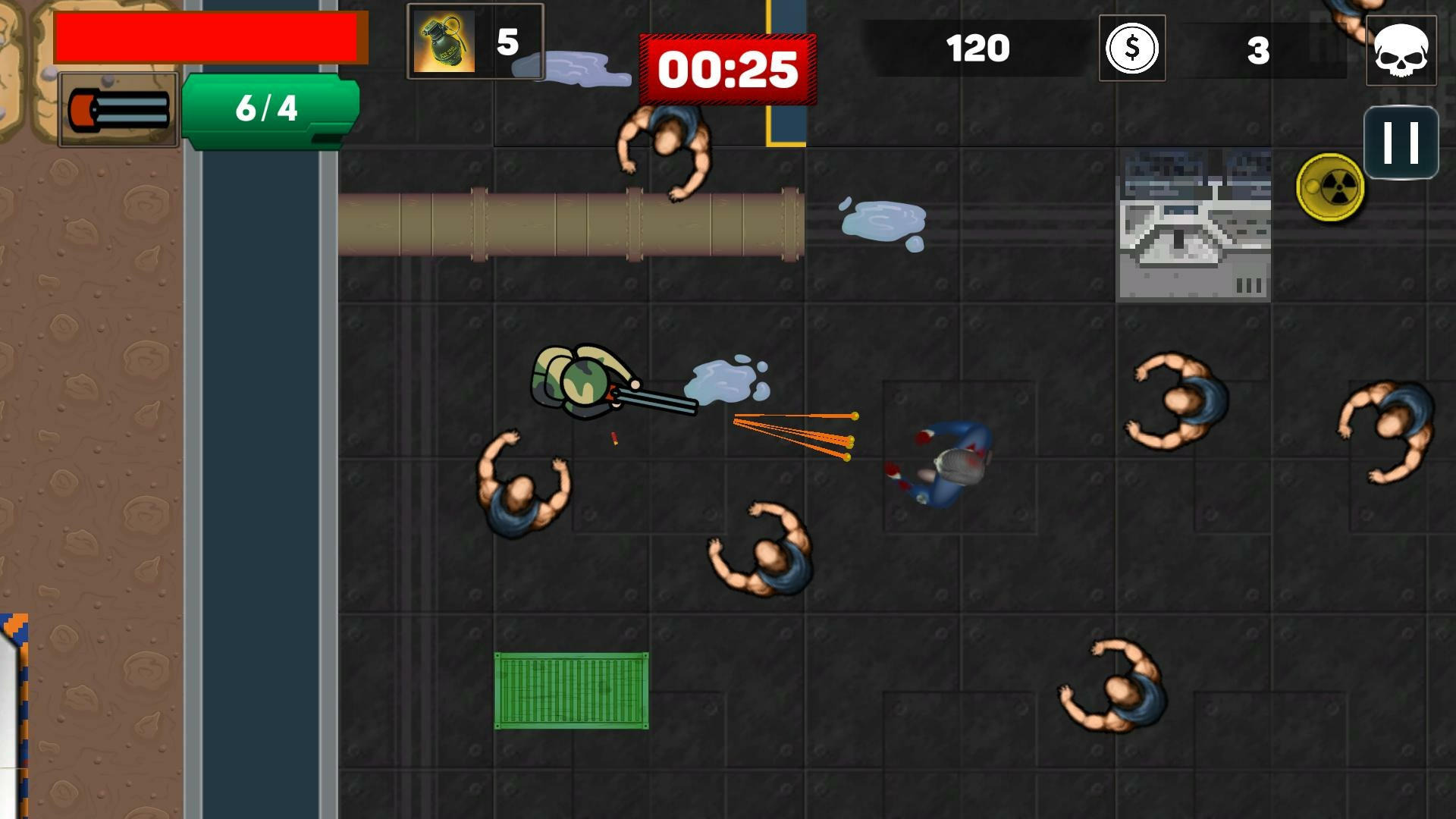Click the kill count number 3

point(1259,49)
